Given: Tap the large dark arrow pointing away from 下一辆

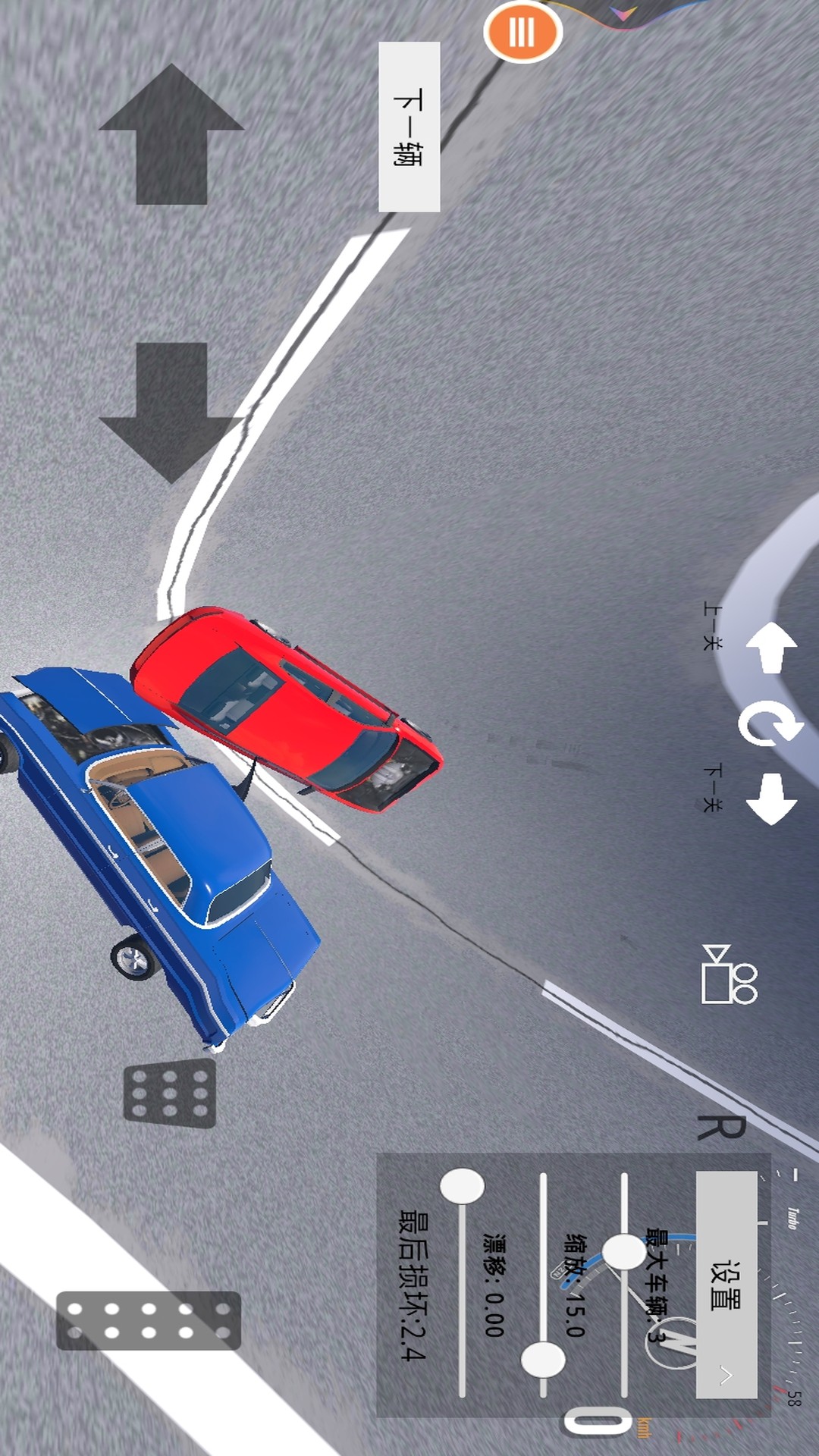Looking at the screenshot, I should pos(171,412).
